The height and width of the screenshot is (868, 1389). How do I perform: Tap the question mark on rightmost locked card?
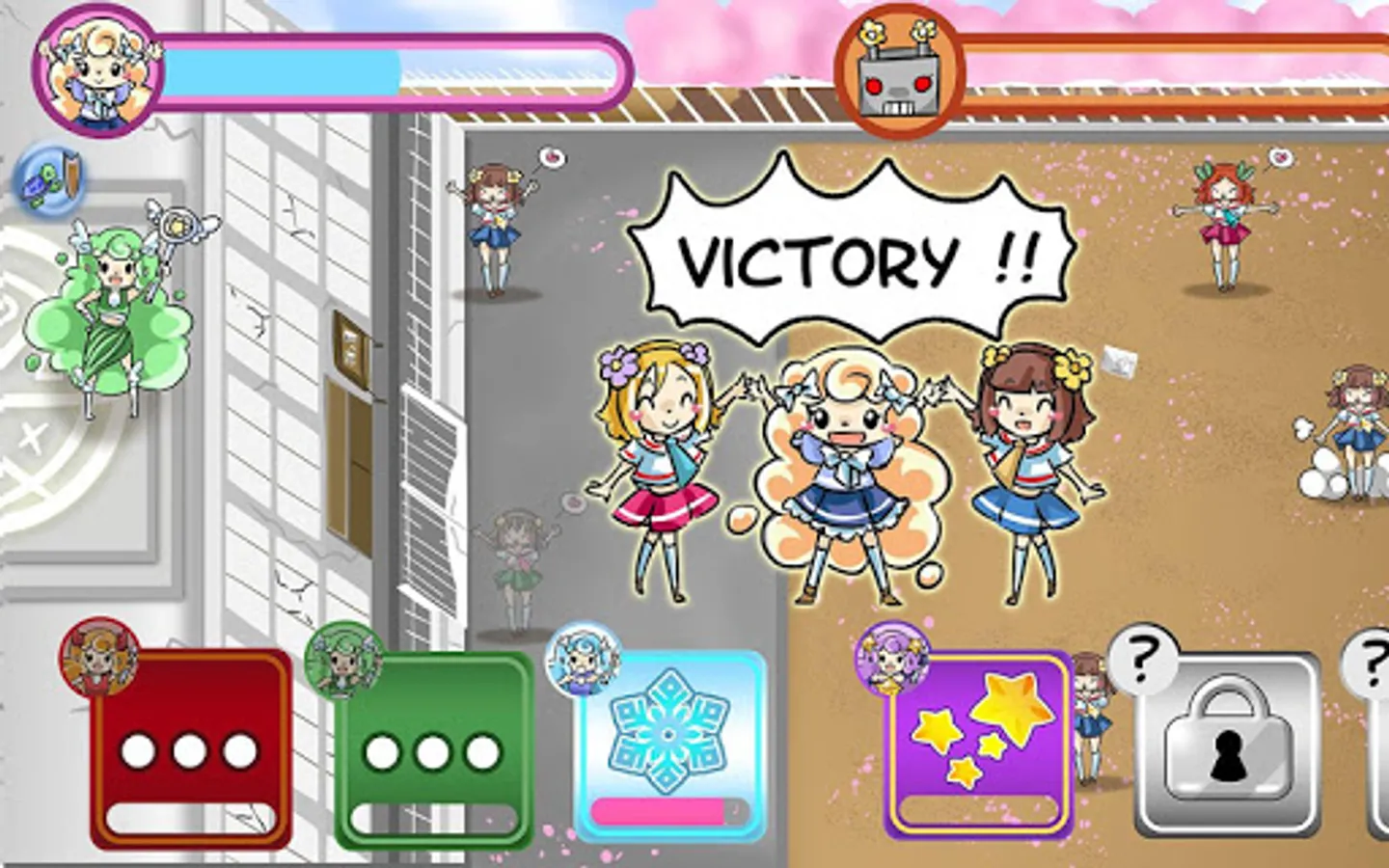click(1374, 665)
